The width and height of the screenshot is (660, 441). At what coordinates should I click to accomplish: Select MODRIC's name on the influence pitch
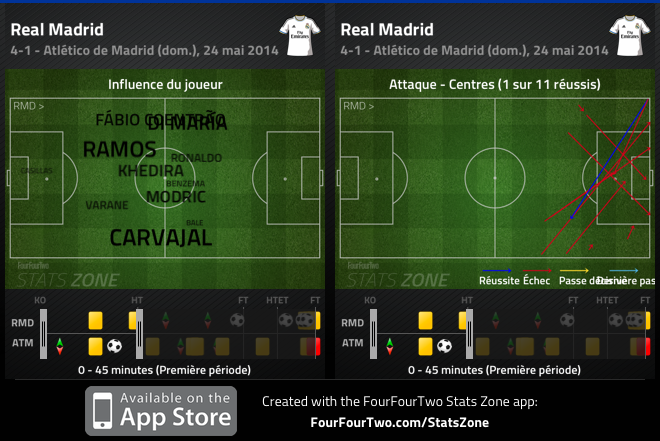[176, 197]
